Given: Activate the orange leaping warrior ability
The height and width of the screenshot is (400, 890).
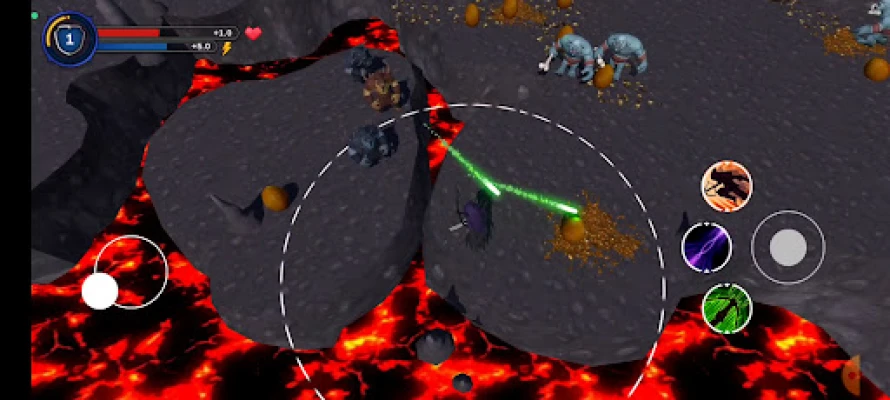Looking at the screenshot, I should [726, 186].
